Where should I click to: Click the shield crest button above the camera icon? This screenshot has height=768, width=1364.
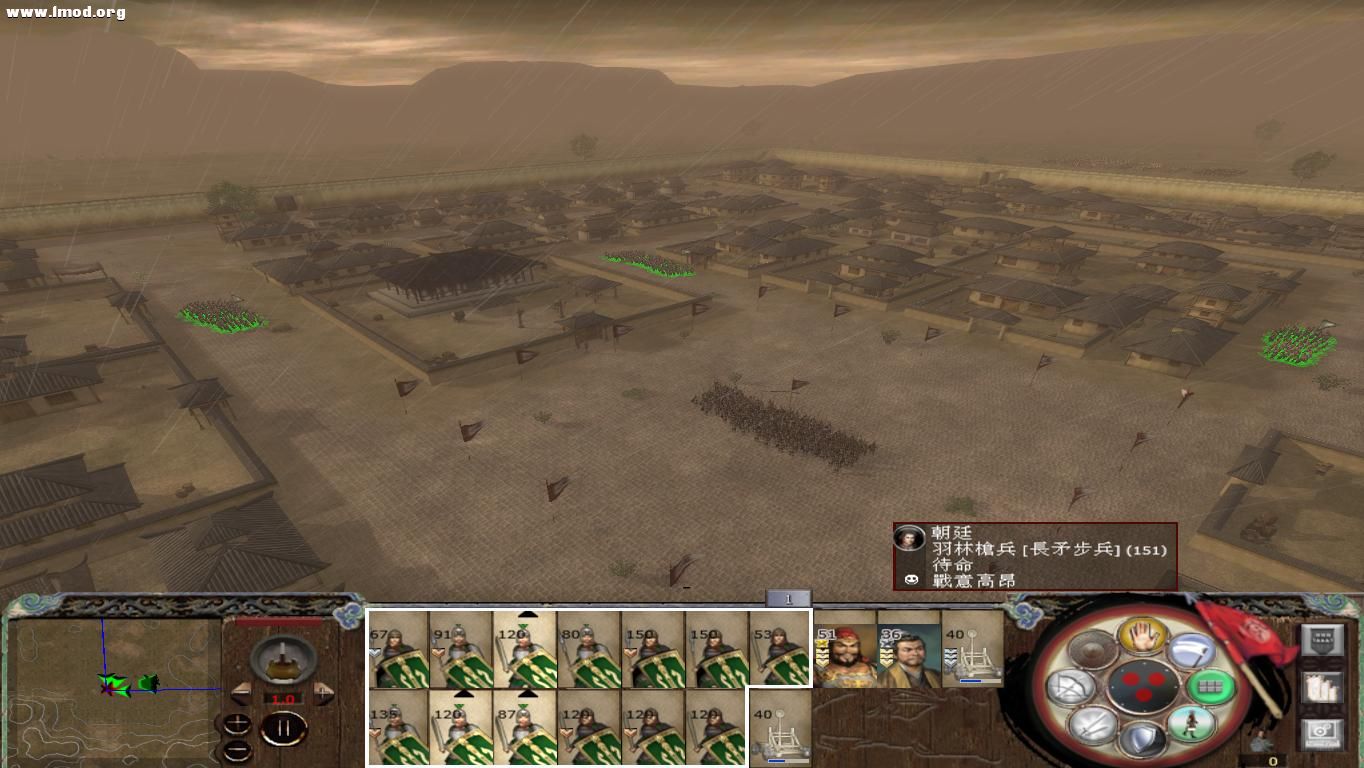click(x=1323, y=639)
